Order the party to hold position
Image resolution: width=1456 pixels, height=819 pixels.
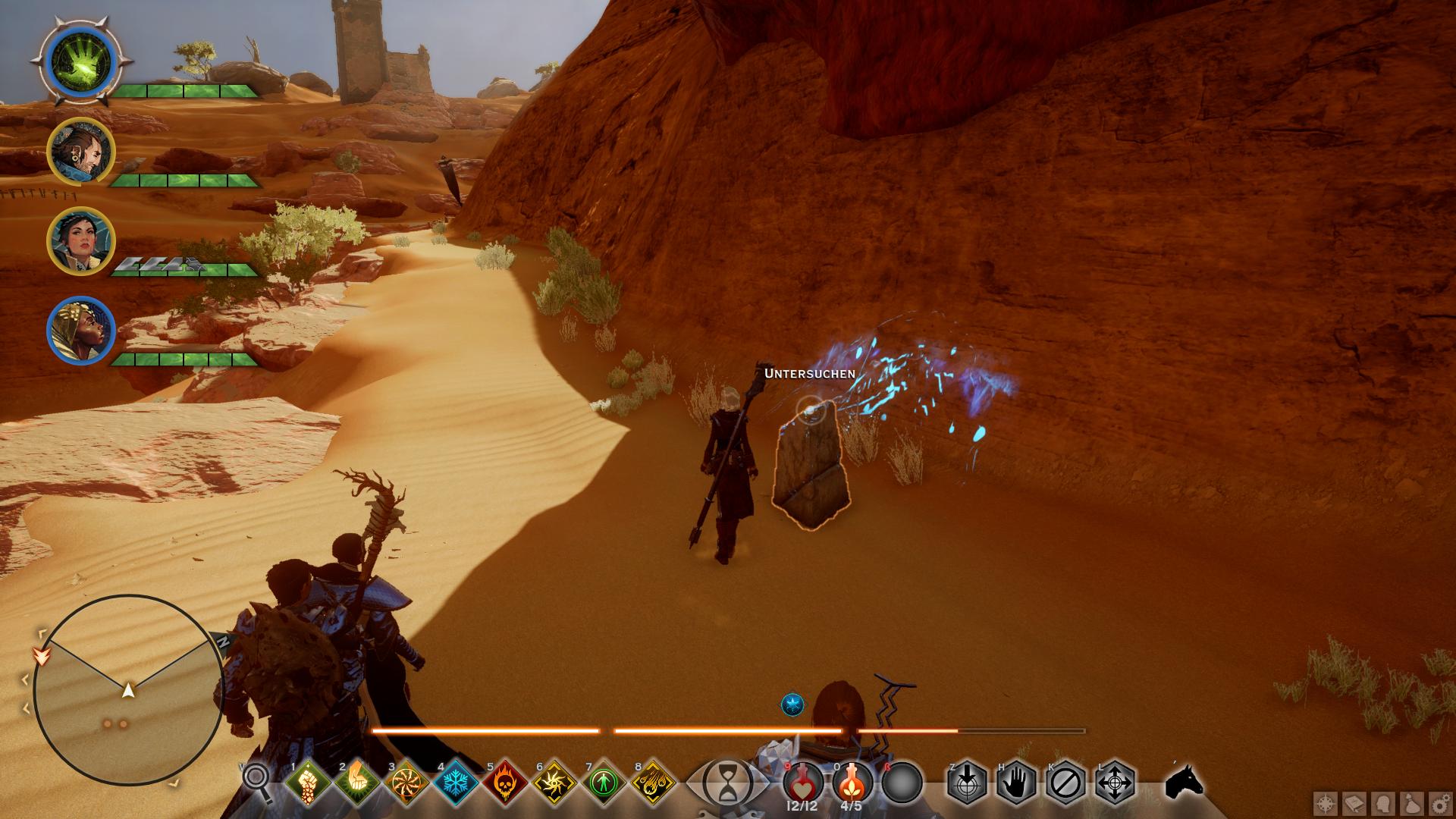coord(1016,782)
